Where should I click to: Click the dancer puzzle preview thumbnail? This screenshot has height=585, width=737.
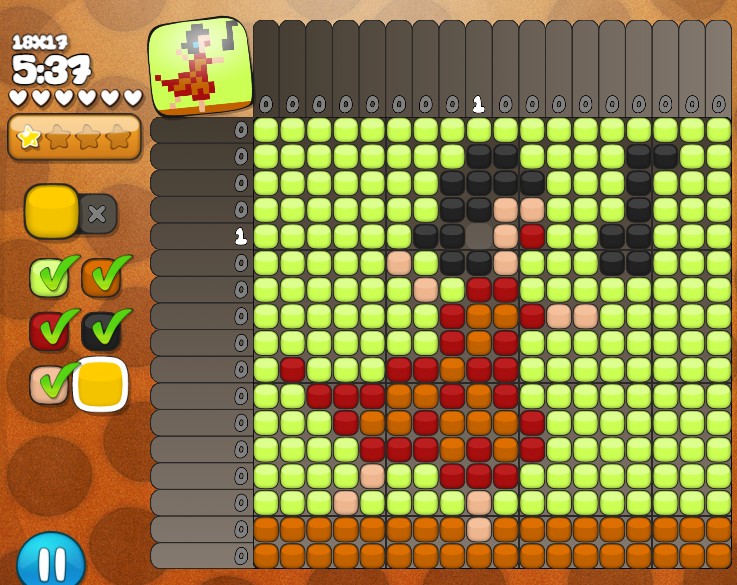point(200,66)
